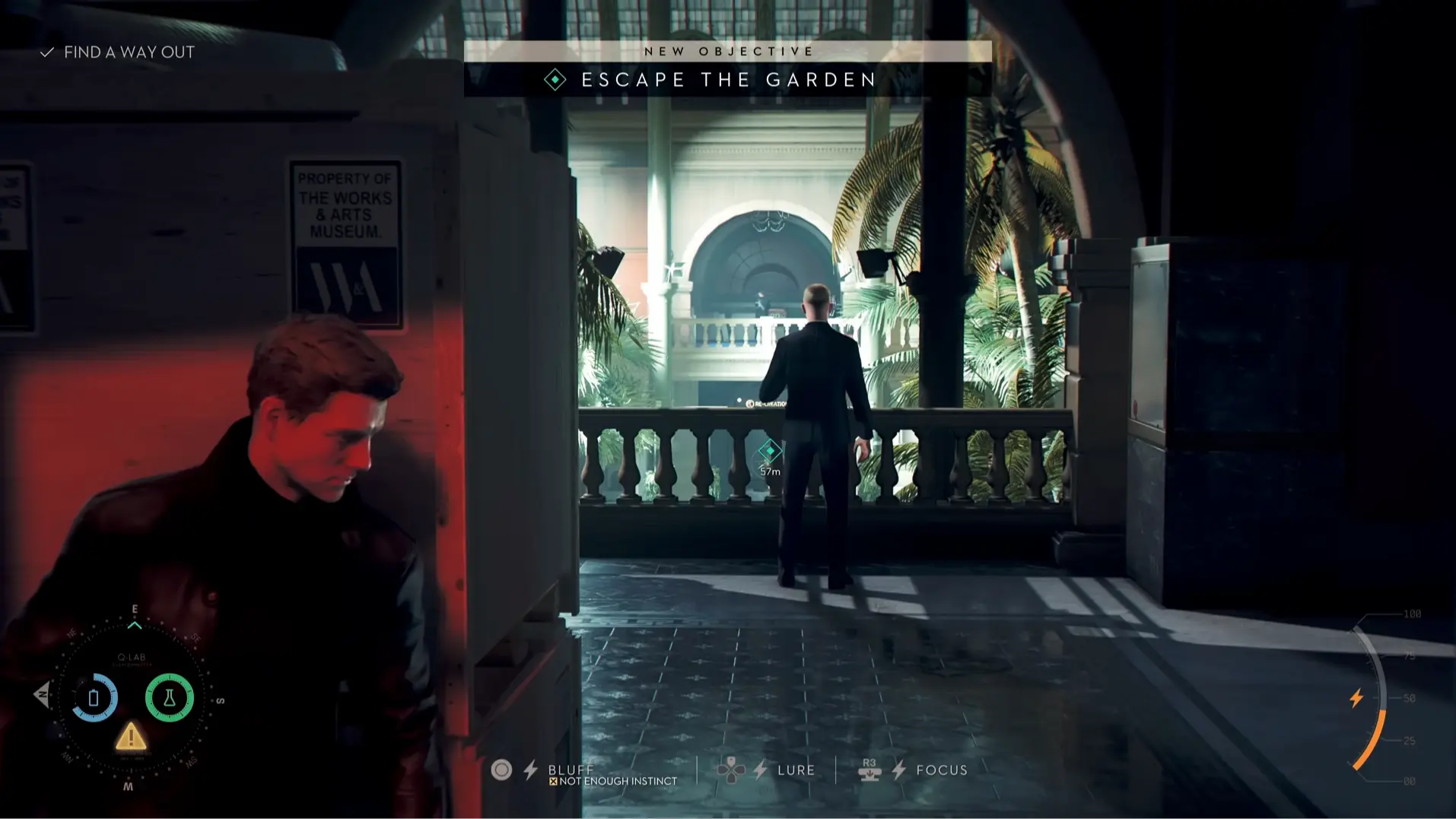
Task: Click the R3 stick icon beside Focus
Action: 870,770
